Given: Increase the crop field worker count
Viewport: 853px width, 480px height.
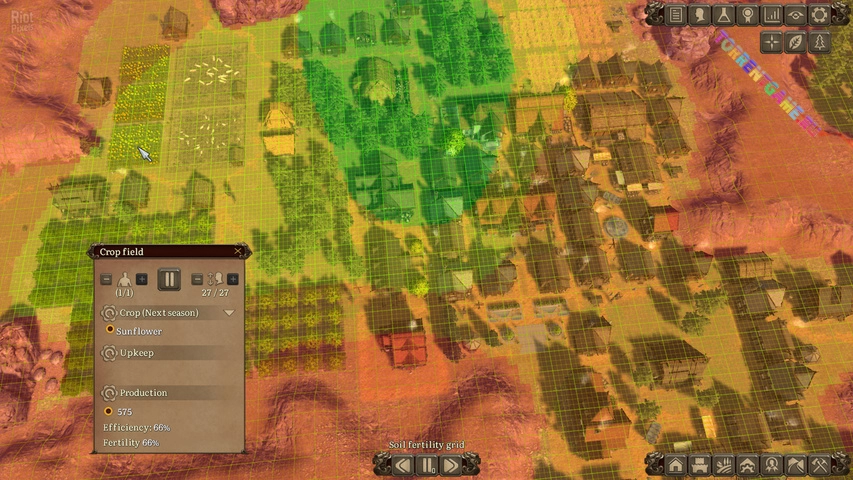Looking at the screenshot, I should point(142,279).
